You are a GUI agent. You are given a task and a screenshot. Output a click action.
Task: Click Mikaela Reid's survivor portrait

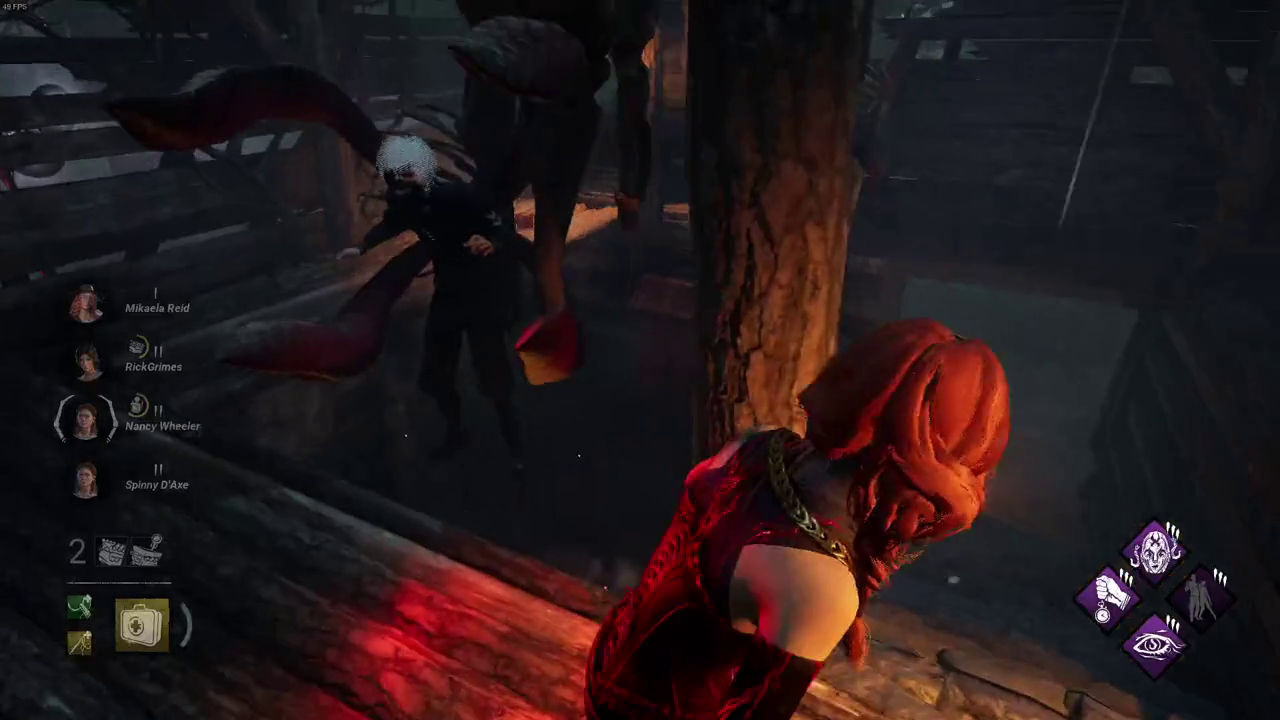(85, 302)
